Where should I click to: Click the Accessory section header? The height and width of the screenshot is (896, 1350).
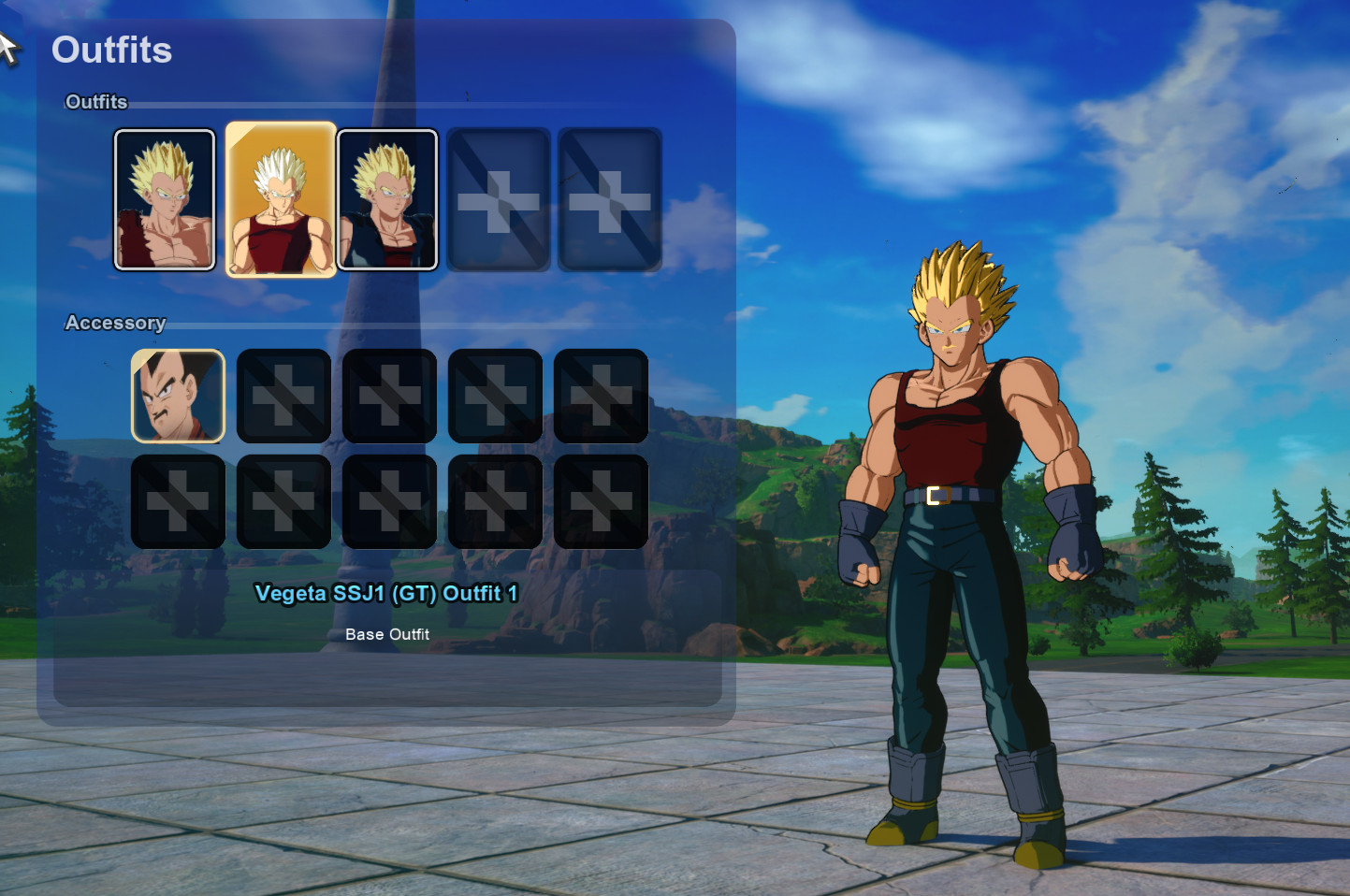click(115, 323)
